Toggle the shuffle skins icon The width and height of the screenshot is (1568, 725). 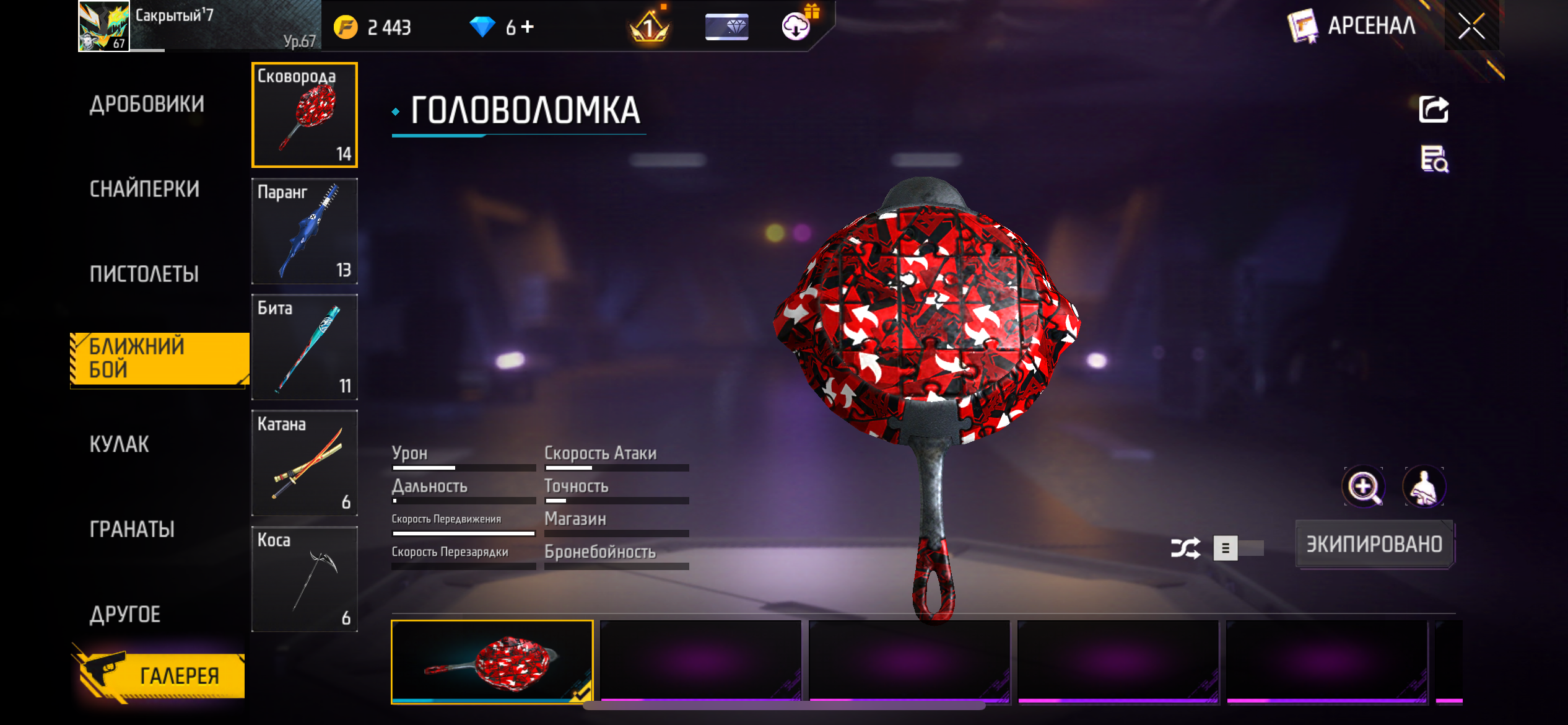tap(1185, 548)
